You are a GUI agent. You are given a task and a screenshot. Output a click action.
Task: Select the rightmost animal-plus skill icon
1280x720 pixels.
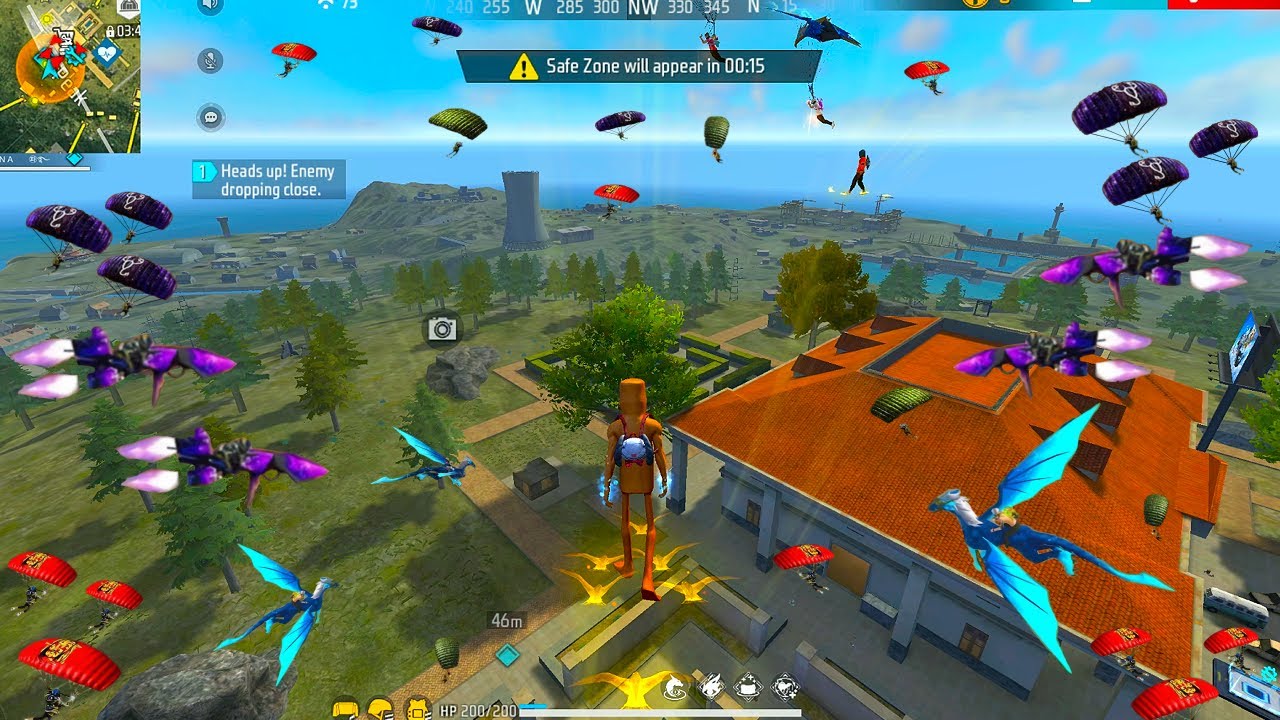click(785, 686)
